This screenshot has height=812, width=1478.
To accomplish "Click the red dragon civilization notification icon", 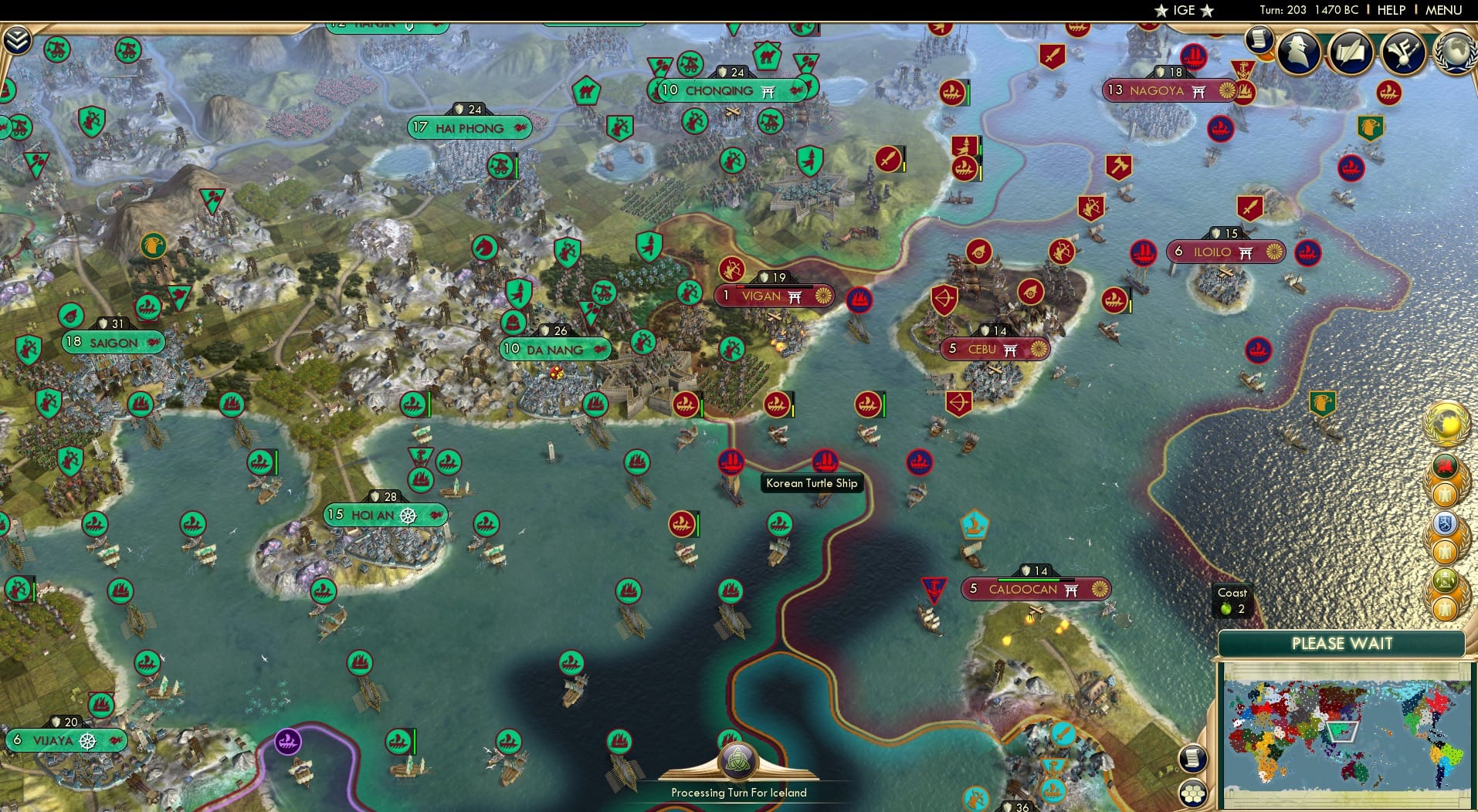I will click(x=1446, y=464).
